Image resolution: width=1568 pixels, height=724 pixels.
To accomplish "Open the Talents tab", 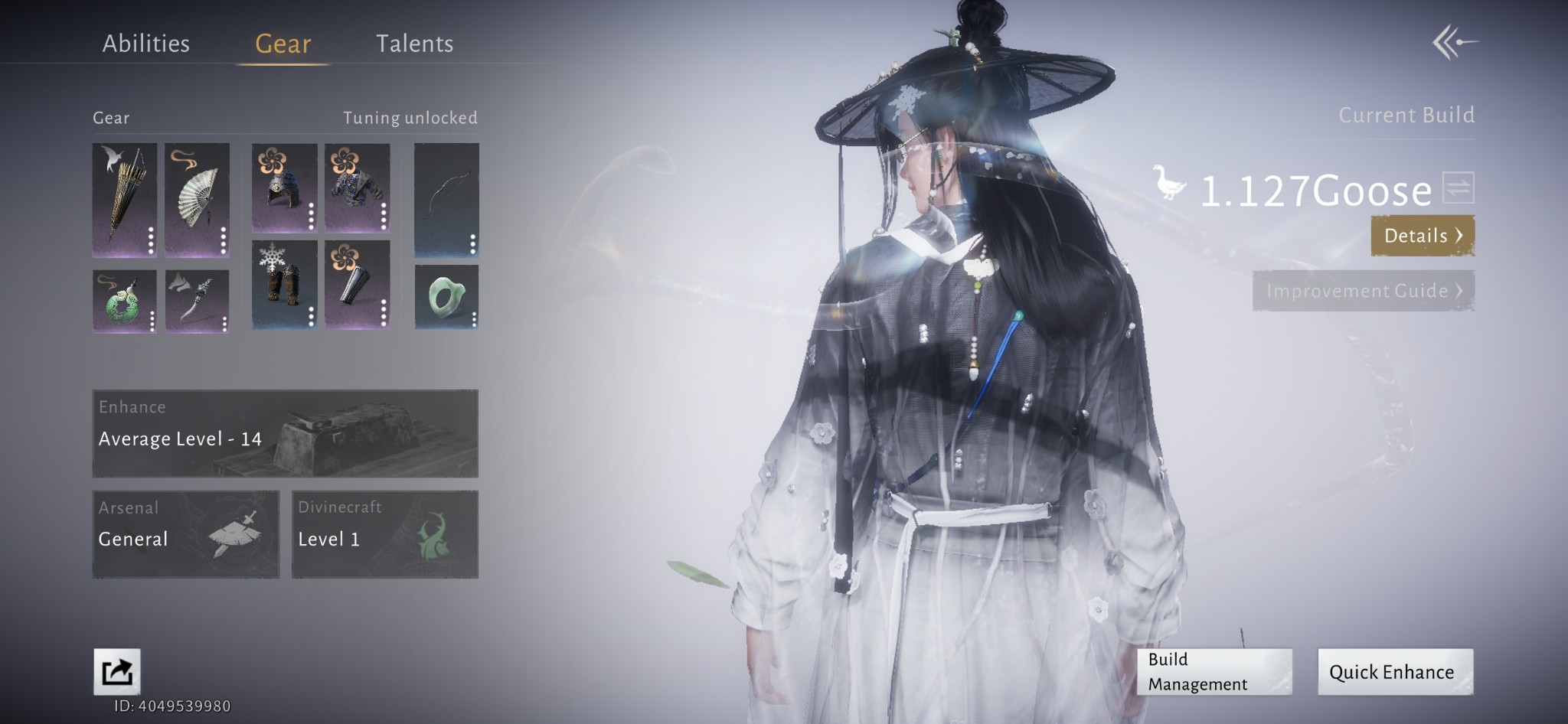I will click(x=414, y=44).
